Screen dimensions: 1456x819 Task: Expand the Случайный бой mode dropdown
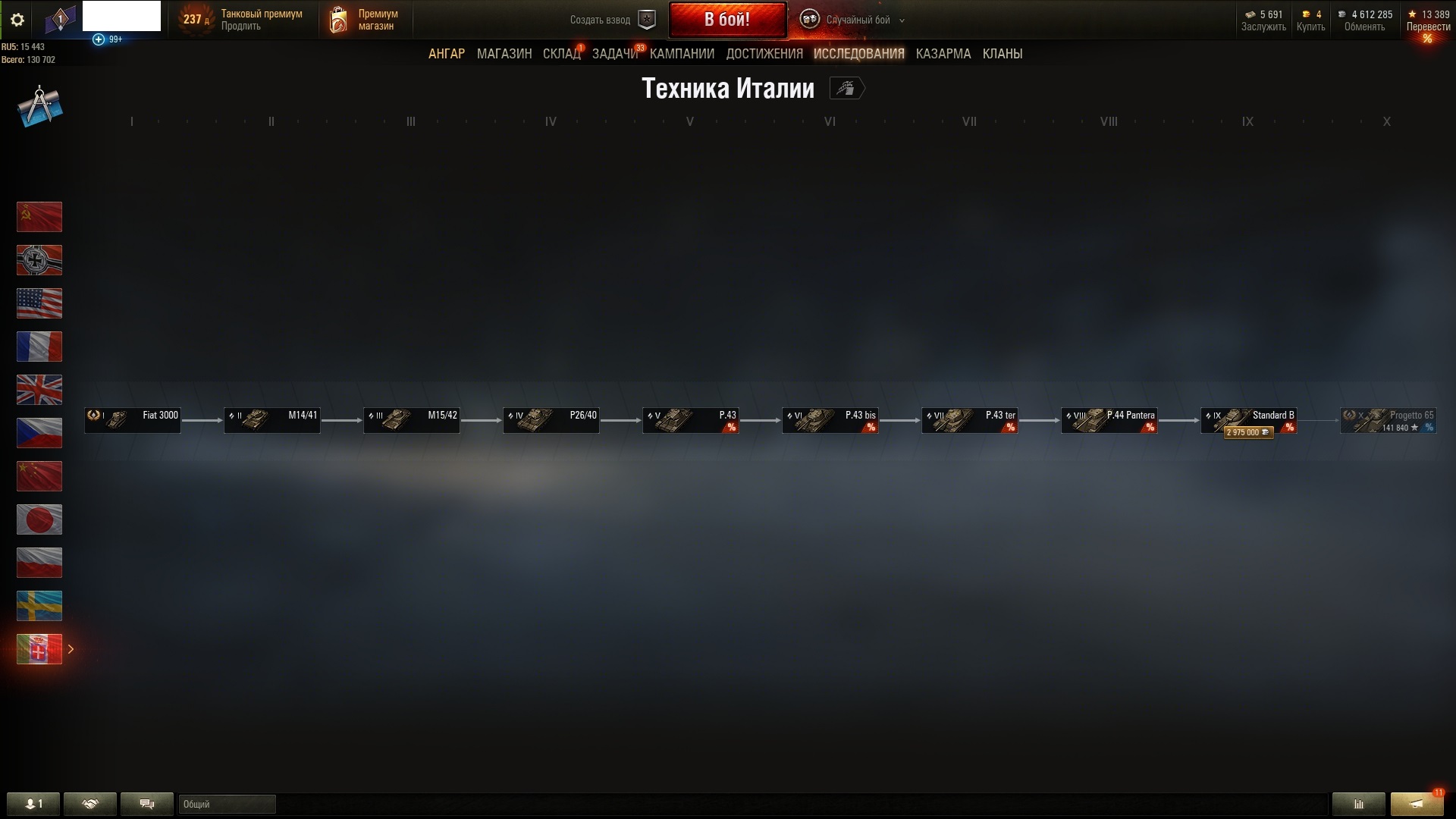900,21
